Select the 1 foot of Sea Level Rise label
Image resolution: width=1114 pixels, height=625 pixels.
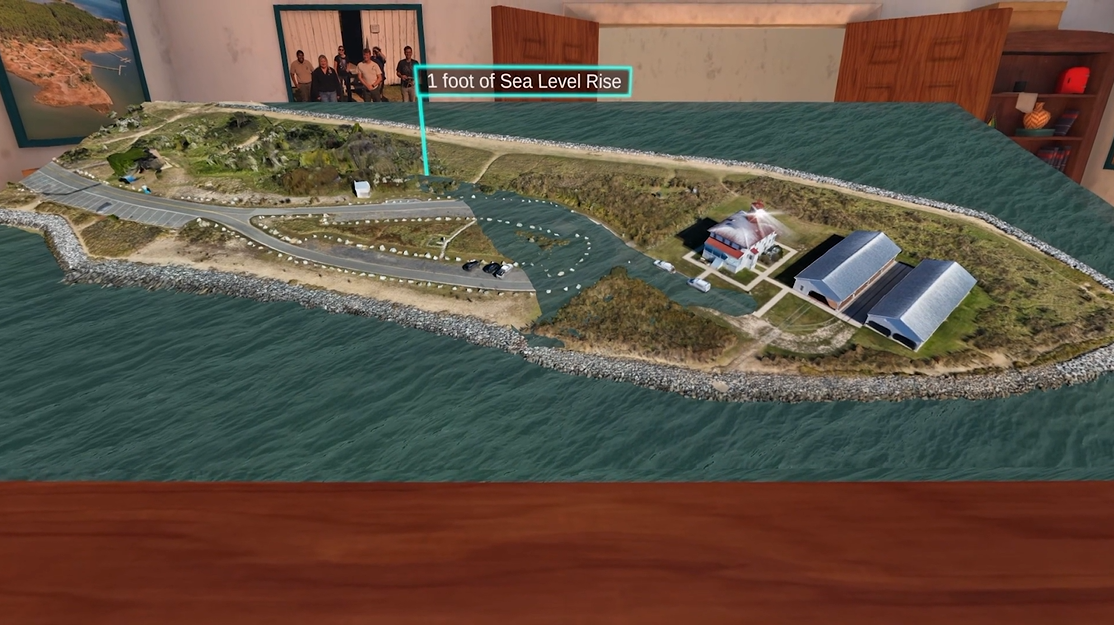[523, 82]
